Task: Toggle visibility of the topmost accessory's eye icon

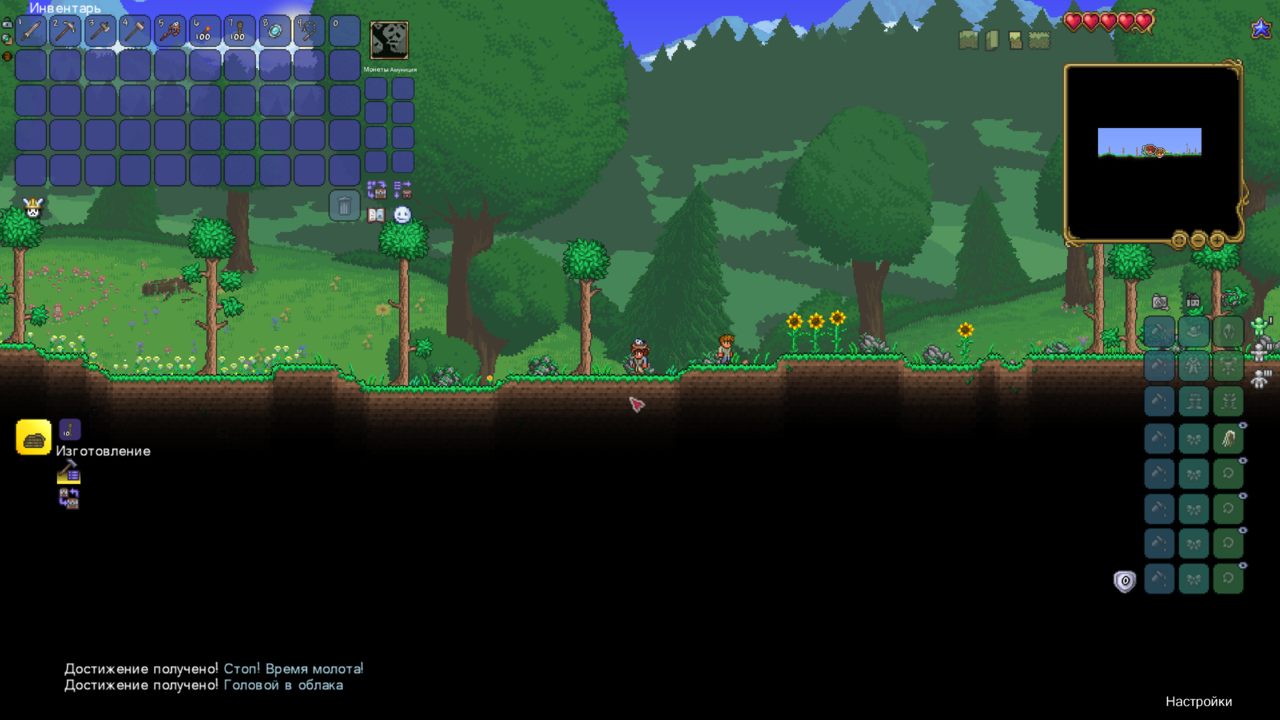Action: [x=1242, y=426]
